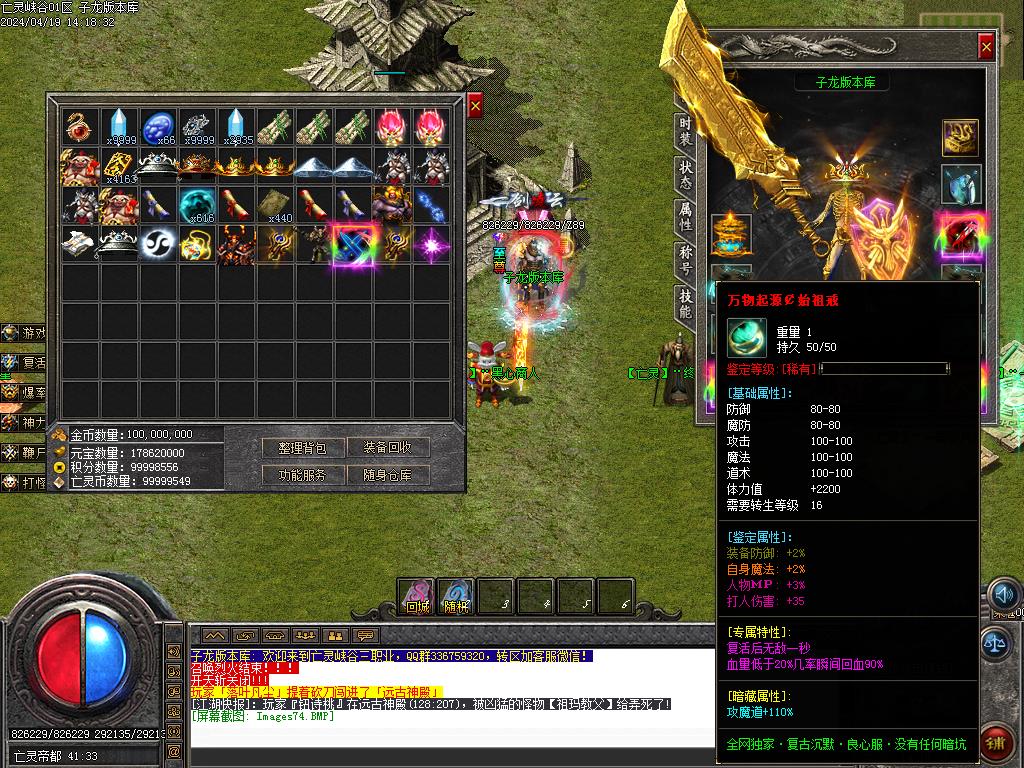Open 装备回收 equipment recycling
Screen dimensions: 1024x768
coord(388,447)
